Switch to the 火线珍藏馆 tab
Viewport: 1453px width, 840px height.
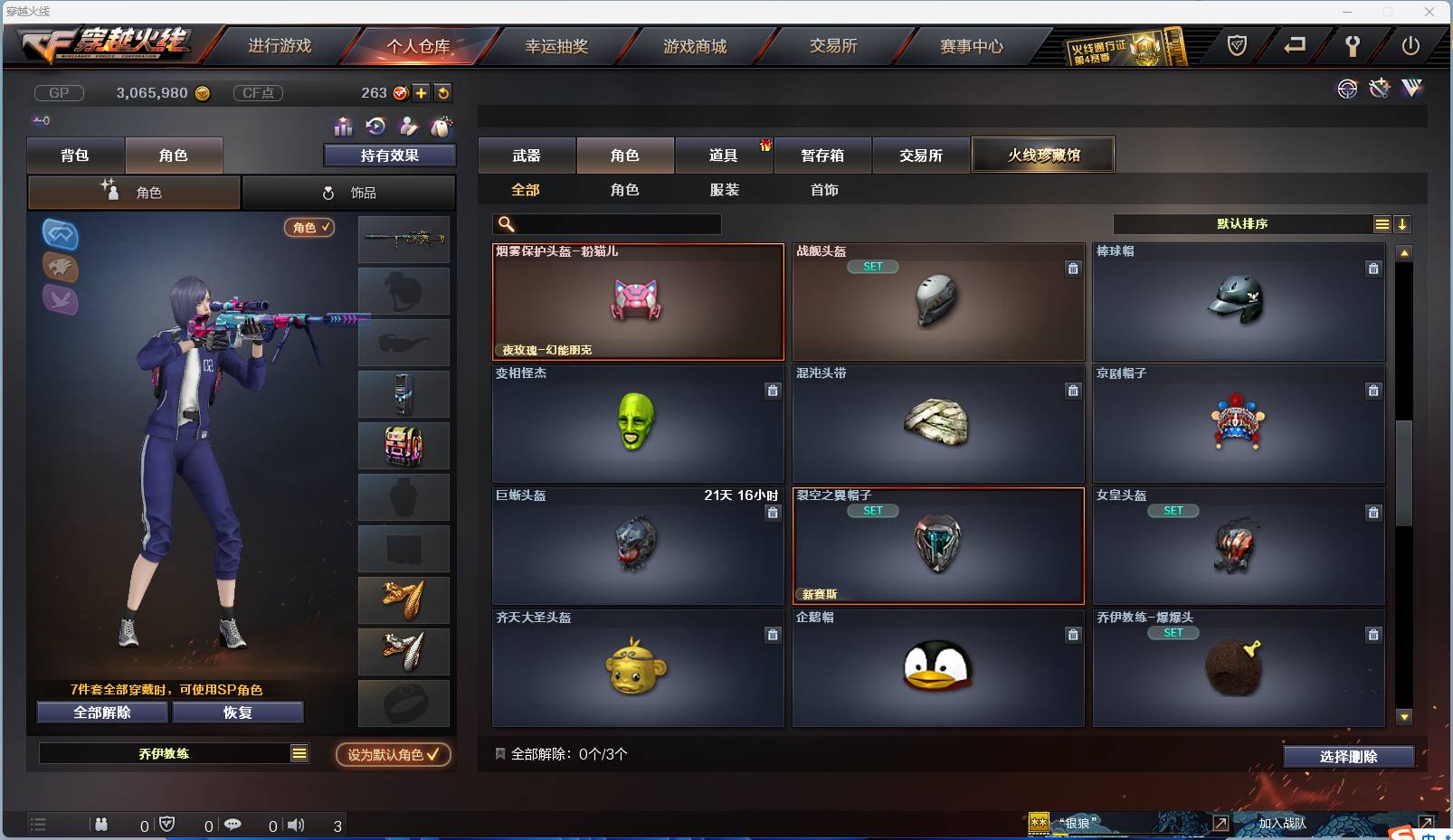1043,154
